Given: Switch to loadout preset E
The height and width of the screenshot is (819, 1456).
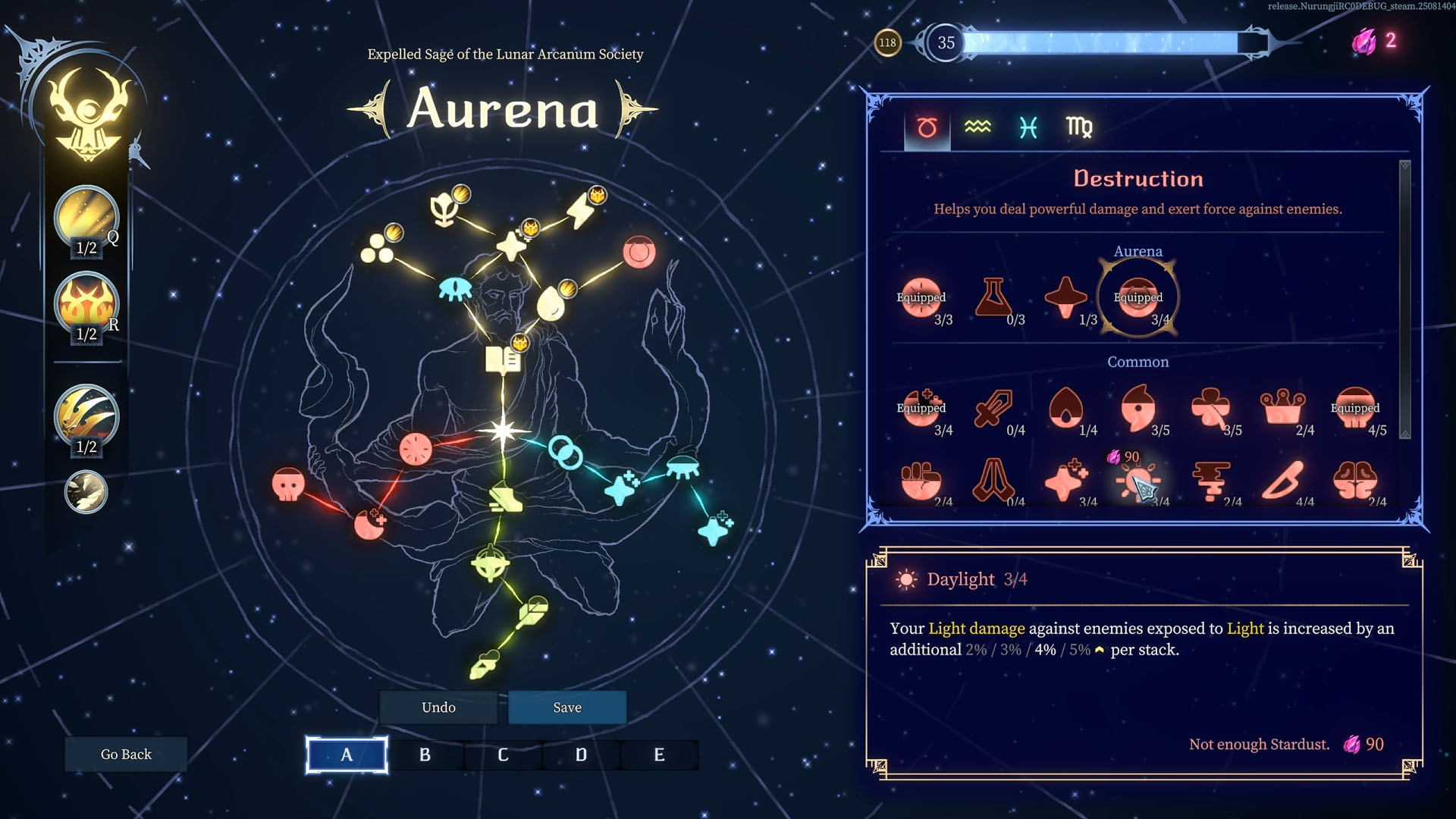Looking at the screenshot, I should (x=659, y=755).
